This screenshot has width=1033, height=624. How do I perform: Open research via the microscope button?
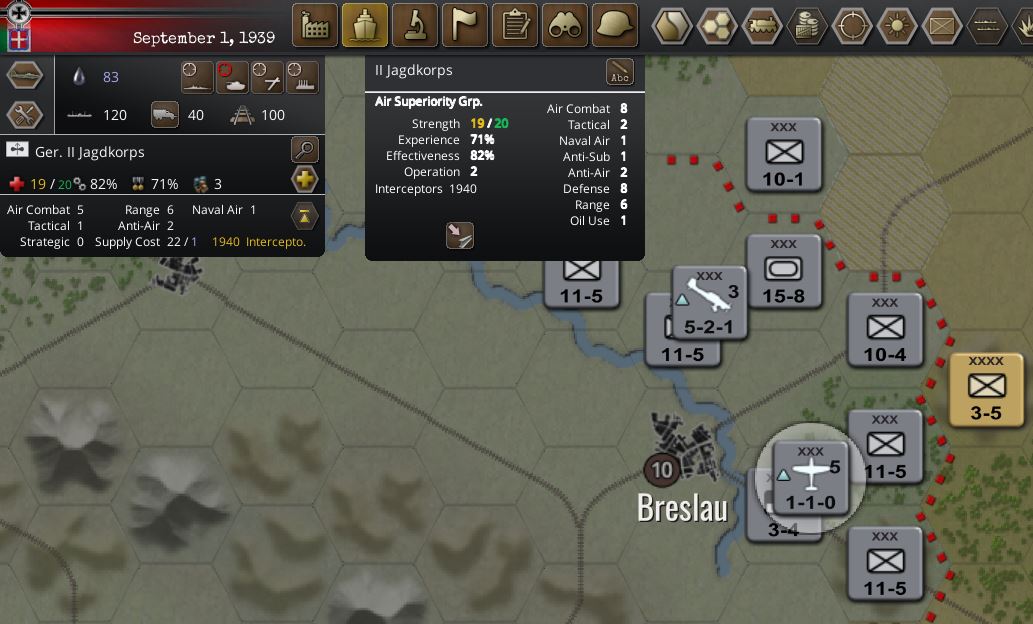click(x=415, y=25)
